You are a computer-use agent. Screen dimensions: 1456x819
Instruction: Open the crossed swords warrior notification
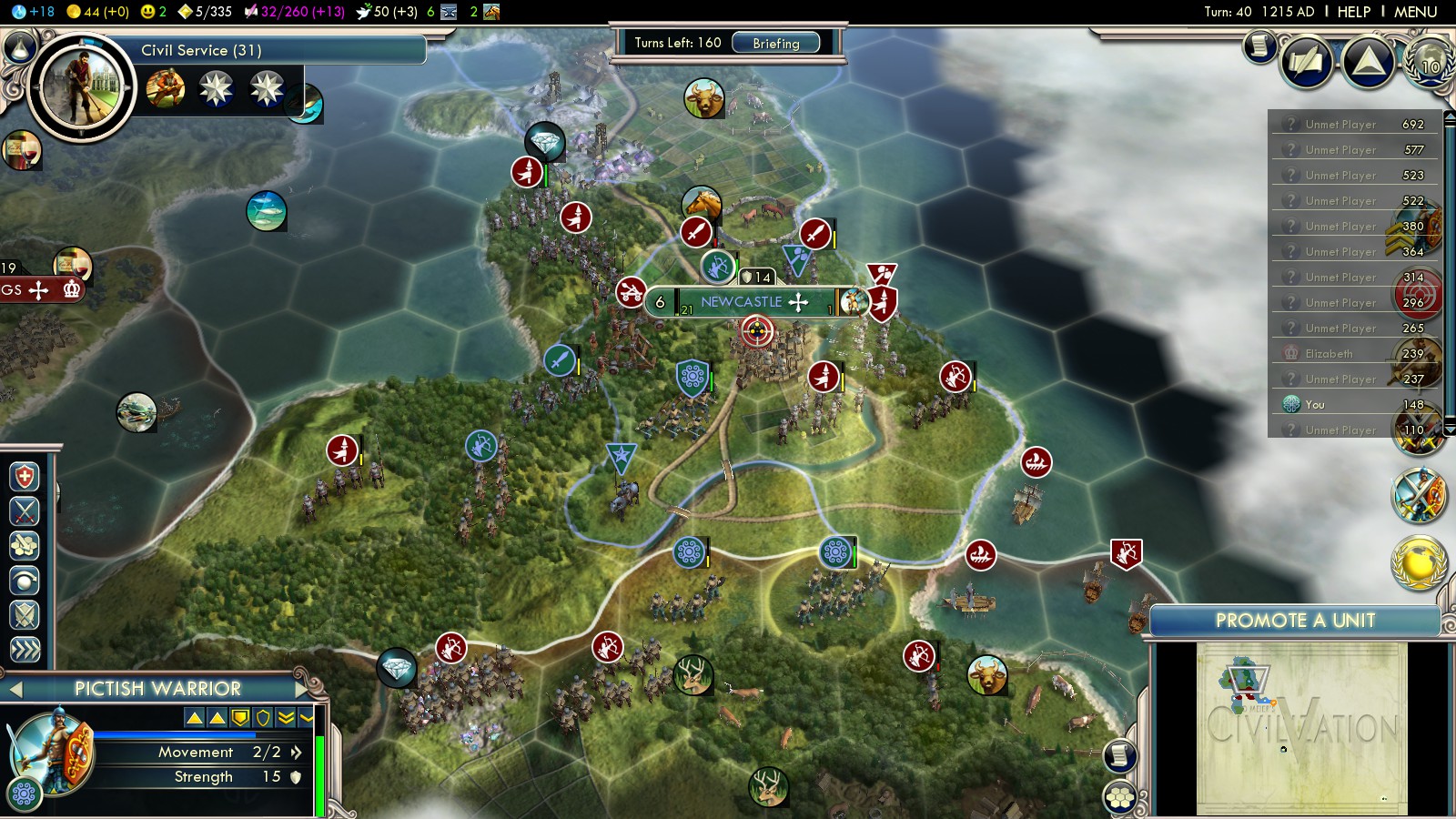click(1419, 495)
